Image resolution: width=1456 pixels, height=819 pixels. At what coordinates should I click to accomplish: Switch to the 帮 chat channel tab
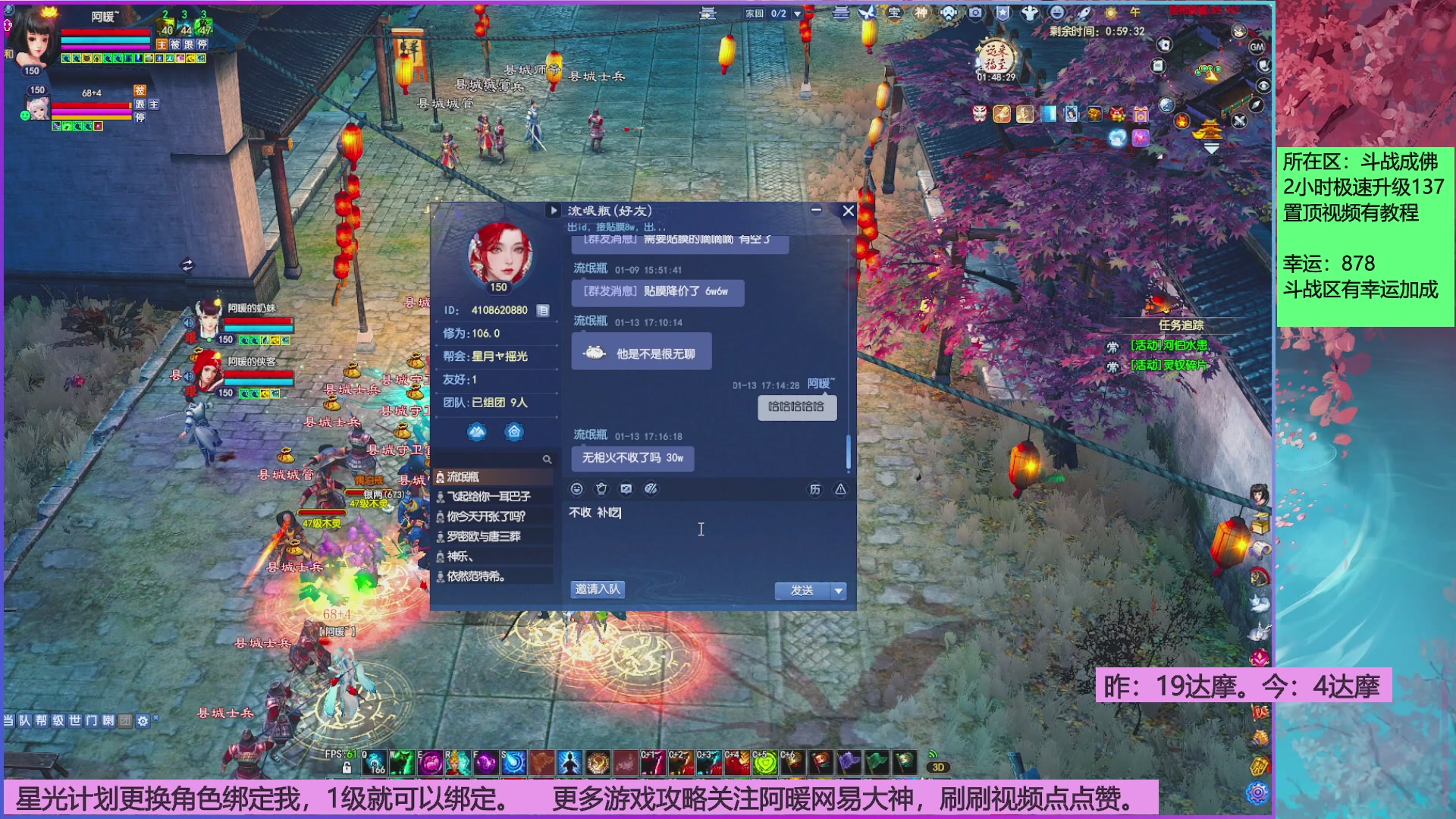[42, 722]
